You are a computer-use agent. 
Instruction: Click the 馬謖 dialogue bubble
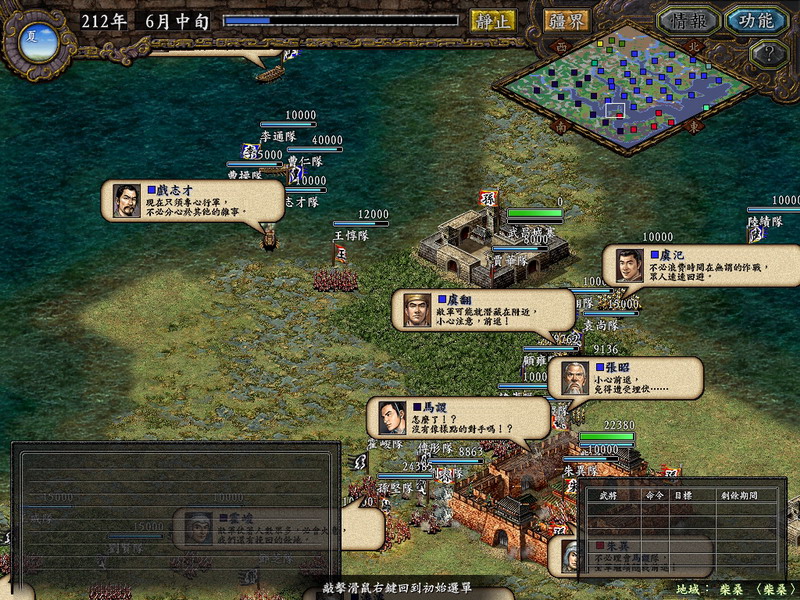tap(459, 417)
